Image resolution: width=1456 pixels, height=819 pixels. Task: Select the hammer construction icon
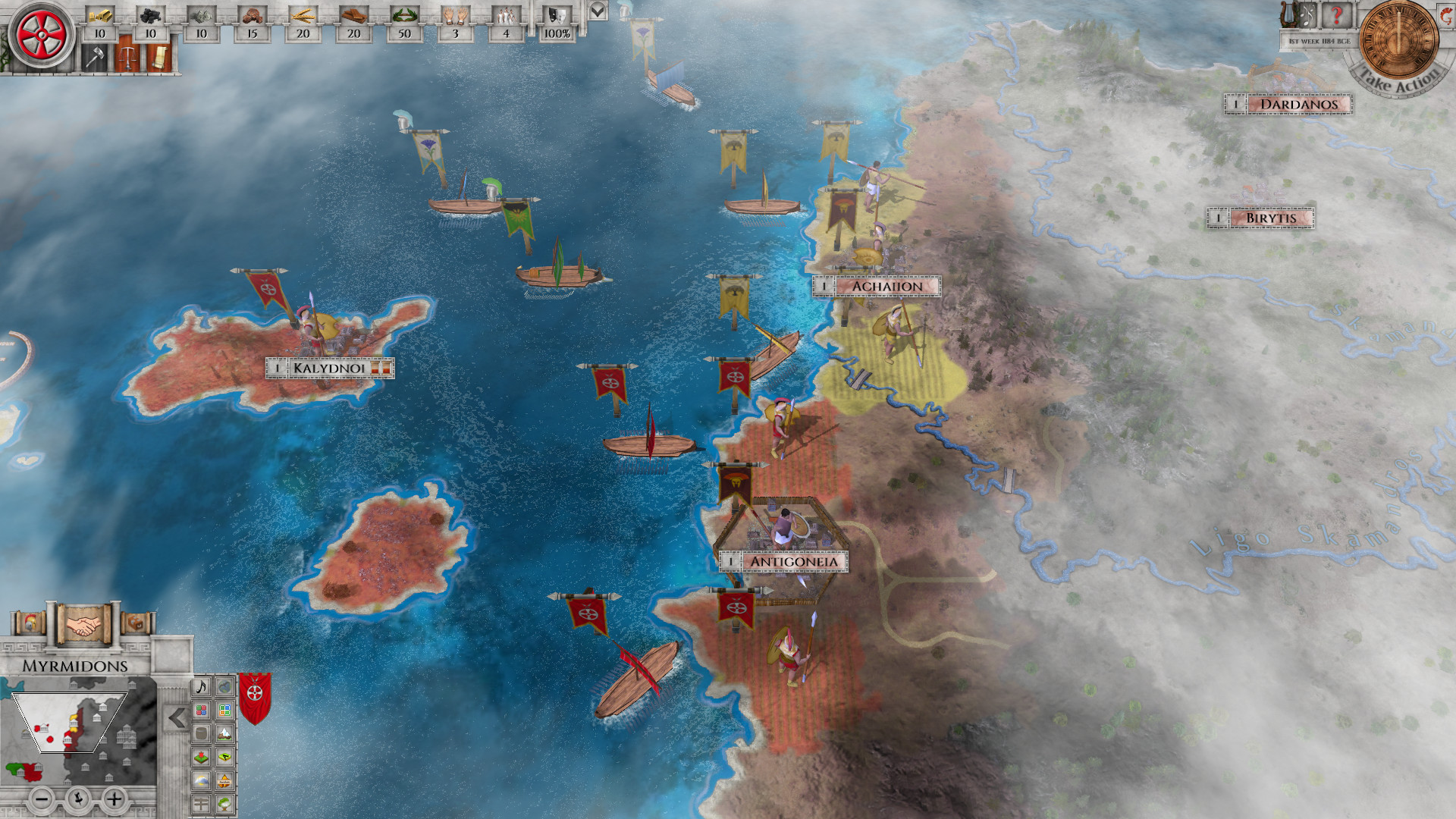(x=95, y=58)
